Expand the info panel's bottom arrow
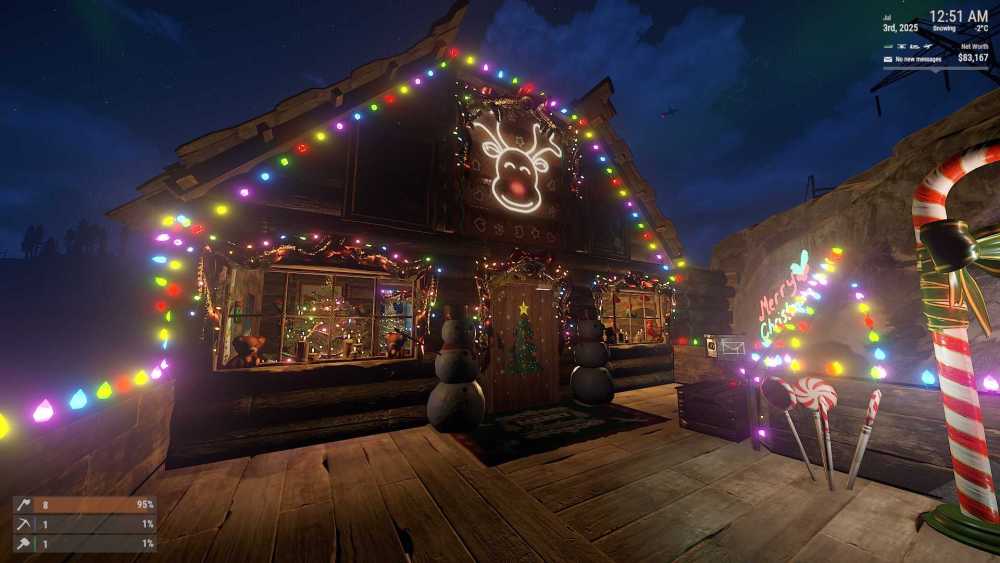Image resolution: width=1000 pixels, height=563 pixels. (x=937, y=70)
